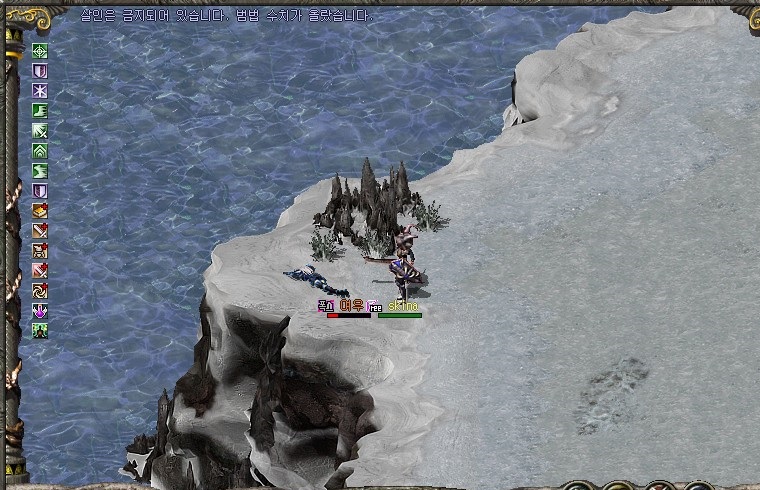Open the gold book icon with red plus
The width and height of the screenshot is (760, 490).
point(40,211)
